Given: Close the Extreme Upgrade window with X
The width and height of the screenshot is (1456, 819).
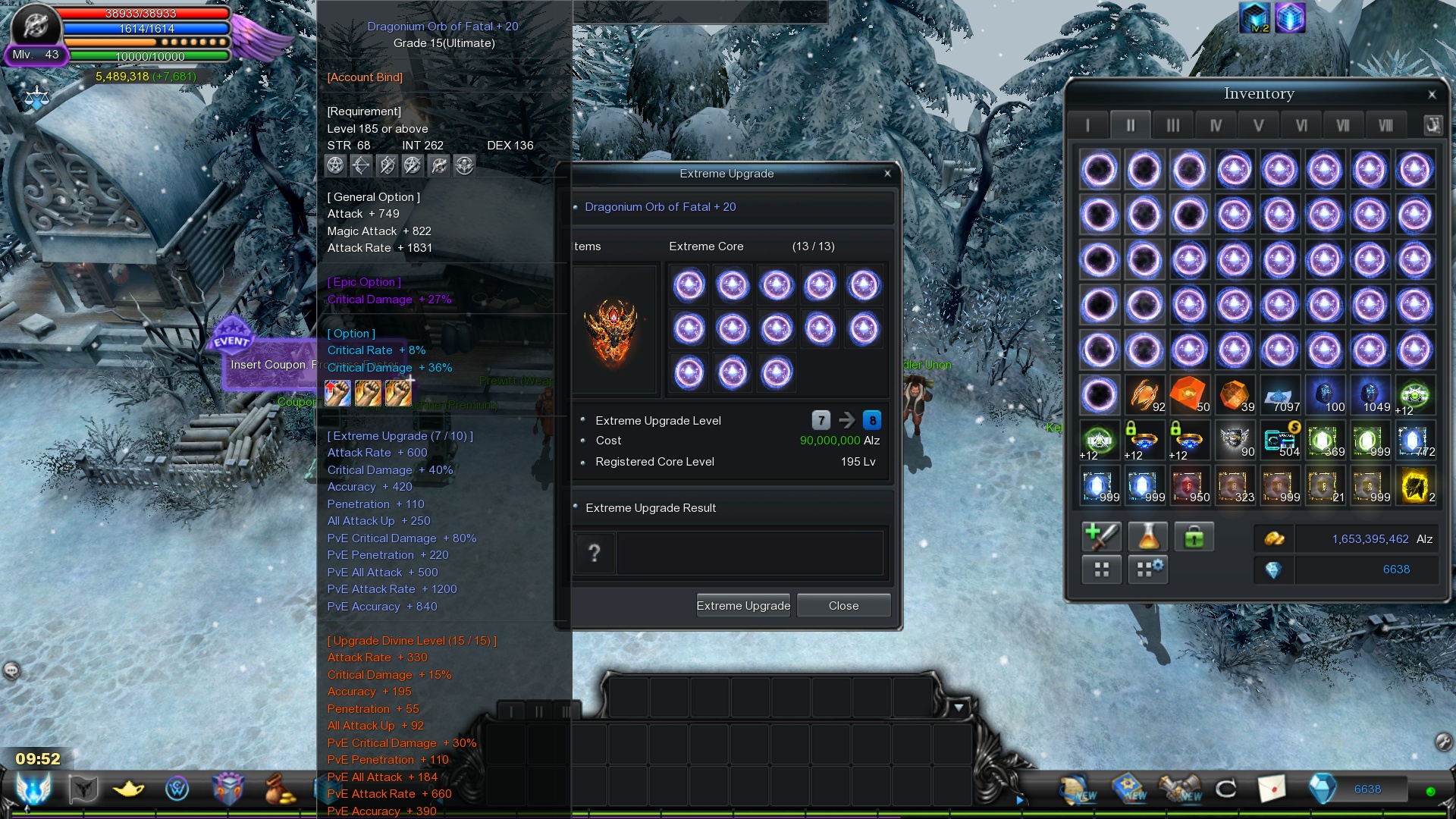Looking at the screenshot, I should (x=887, y=174).
